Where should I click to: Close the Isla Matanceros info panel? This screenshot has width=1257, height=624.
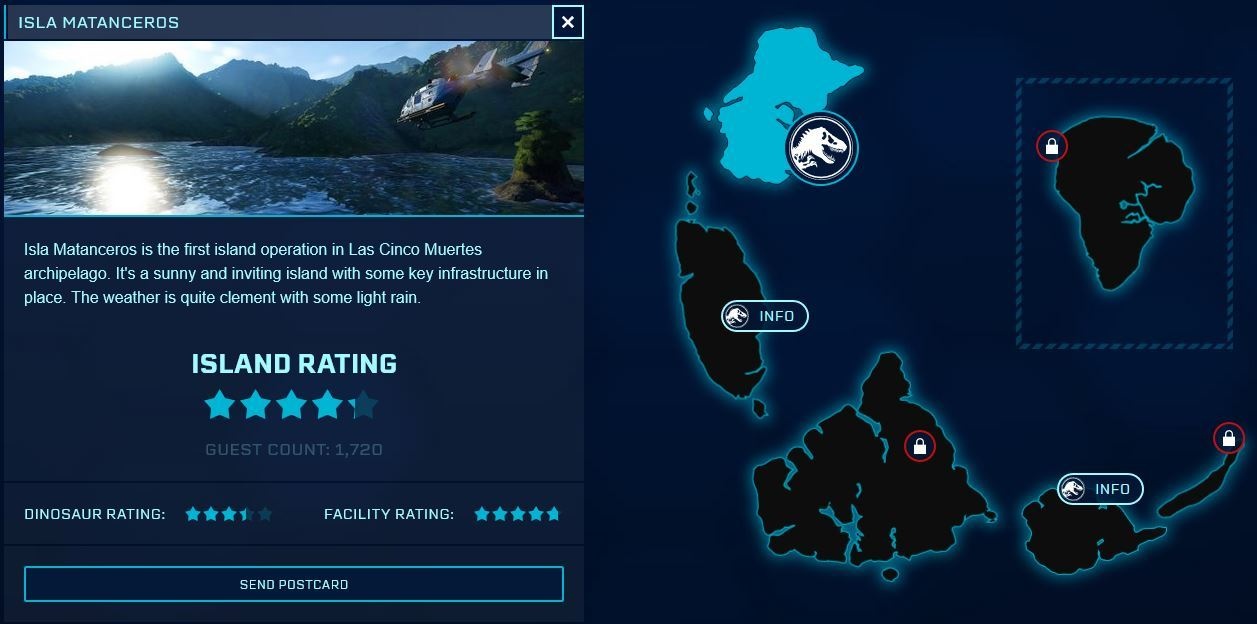[567, 21]
